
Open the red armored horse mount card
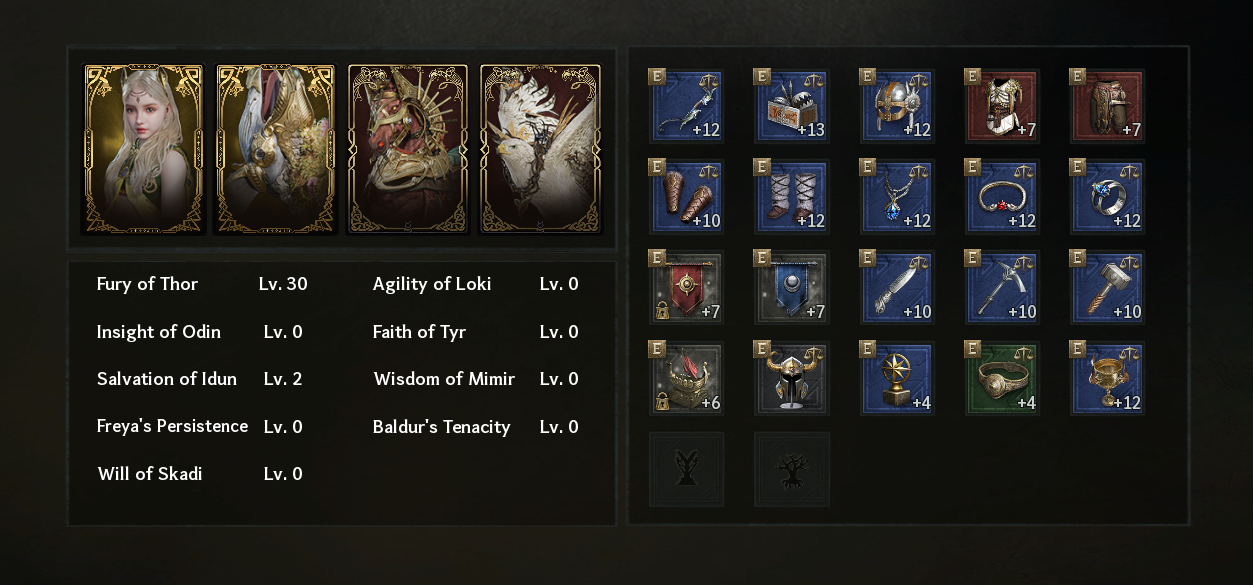pos(408,149)
